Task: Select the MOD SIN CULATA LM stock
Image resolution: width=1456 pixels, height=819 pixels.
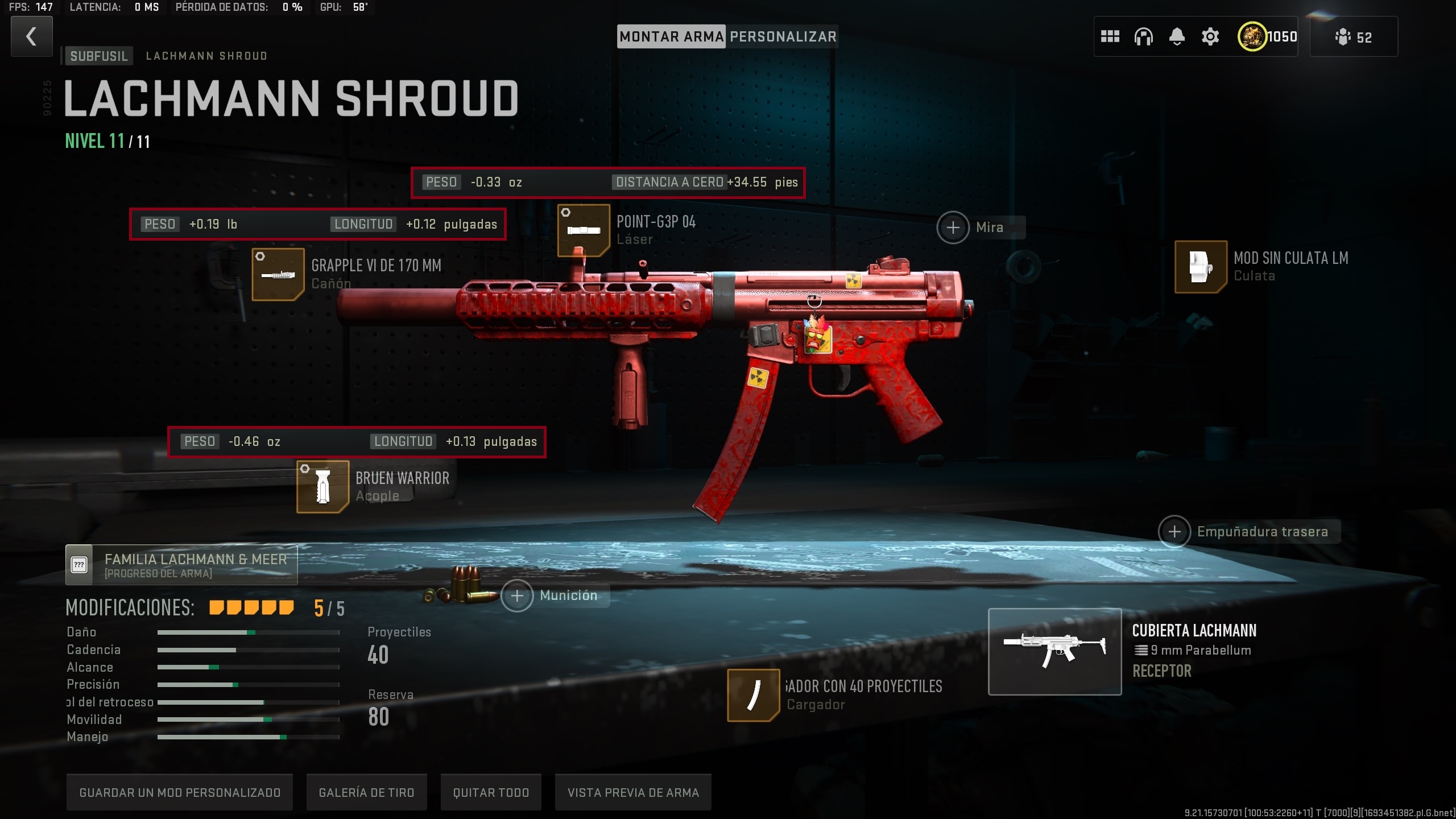Action: click(1201, 267)
